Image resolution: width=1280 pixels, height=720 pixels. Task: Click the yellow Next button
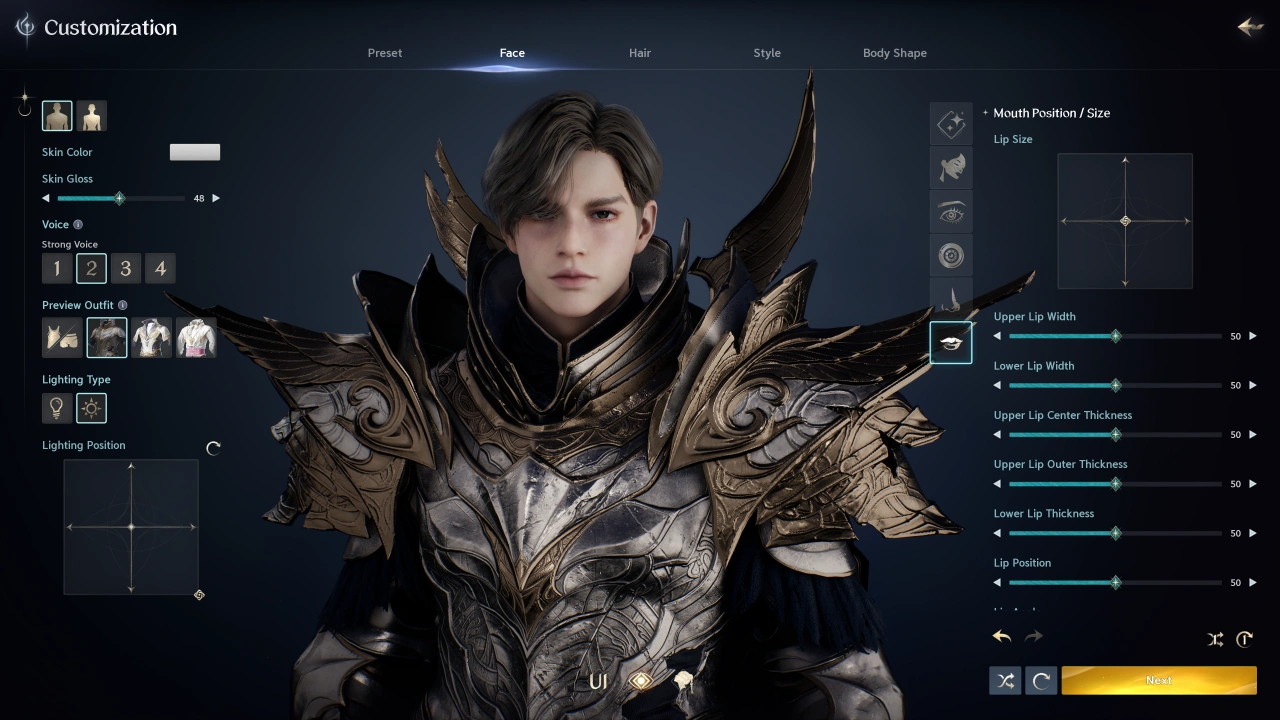(1159, 680)
